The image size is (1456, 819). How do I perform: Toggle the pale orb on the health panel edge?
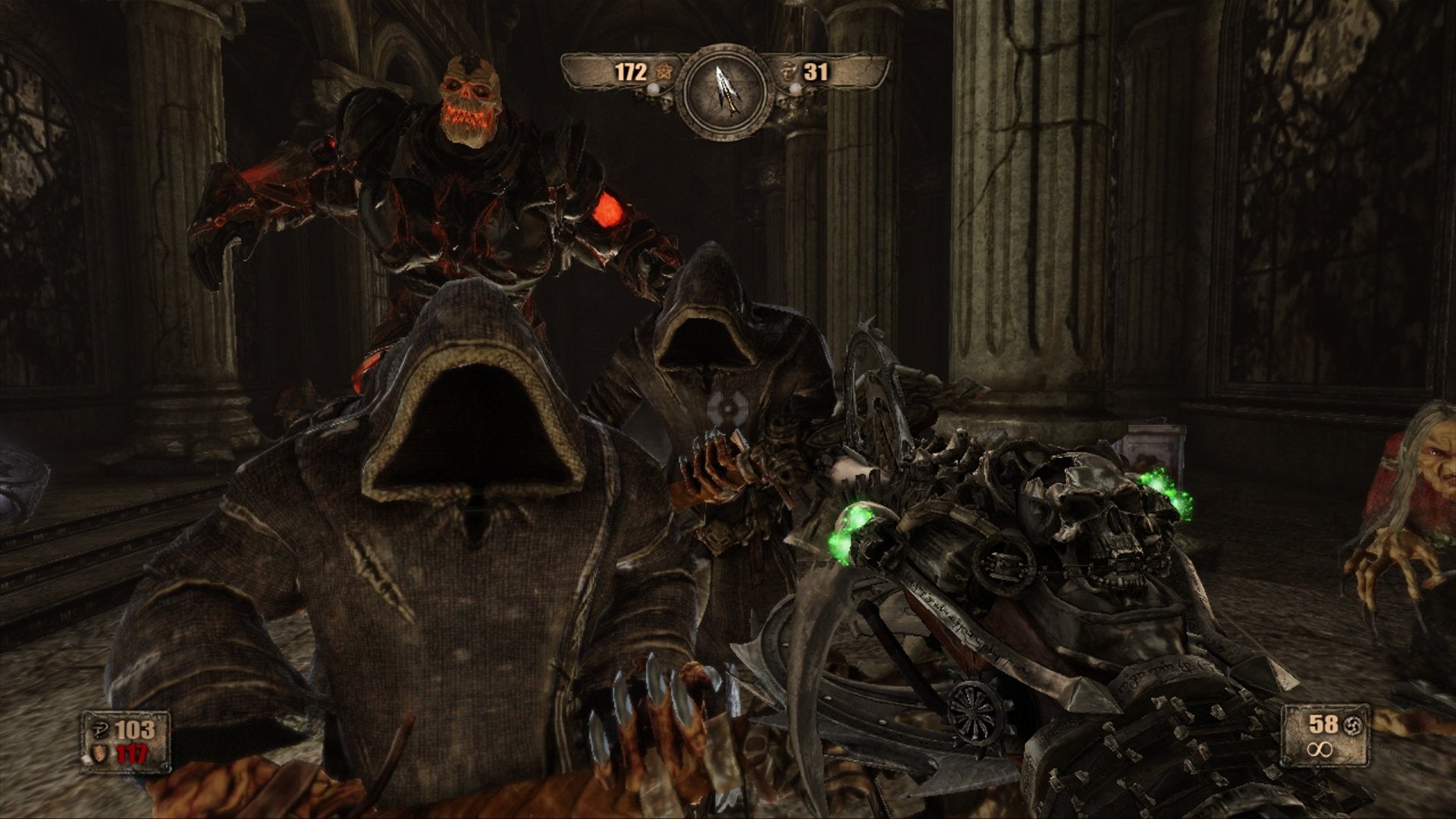tap(86, 758)
